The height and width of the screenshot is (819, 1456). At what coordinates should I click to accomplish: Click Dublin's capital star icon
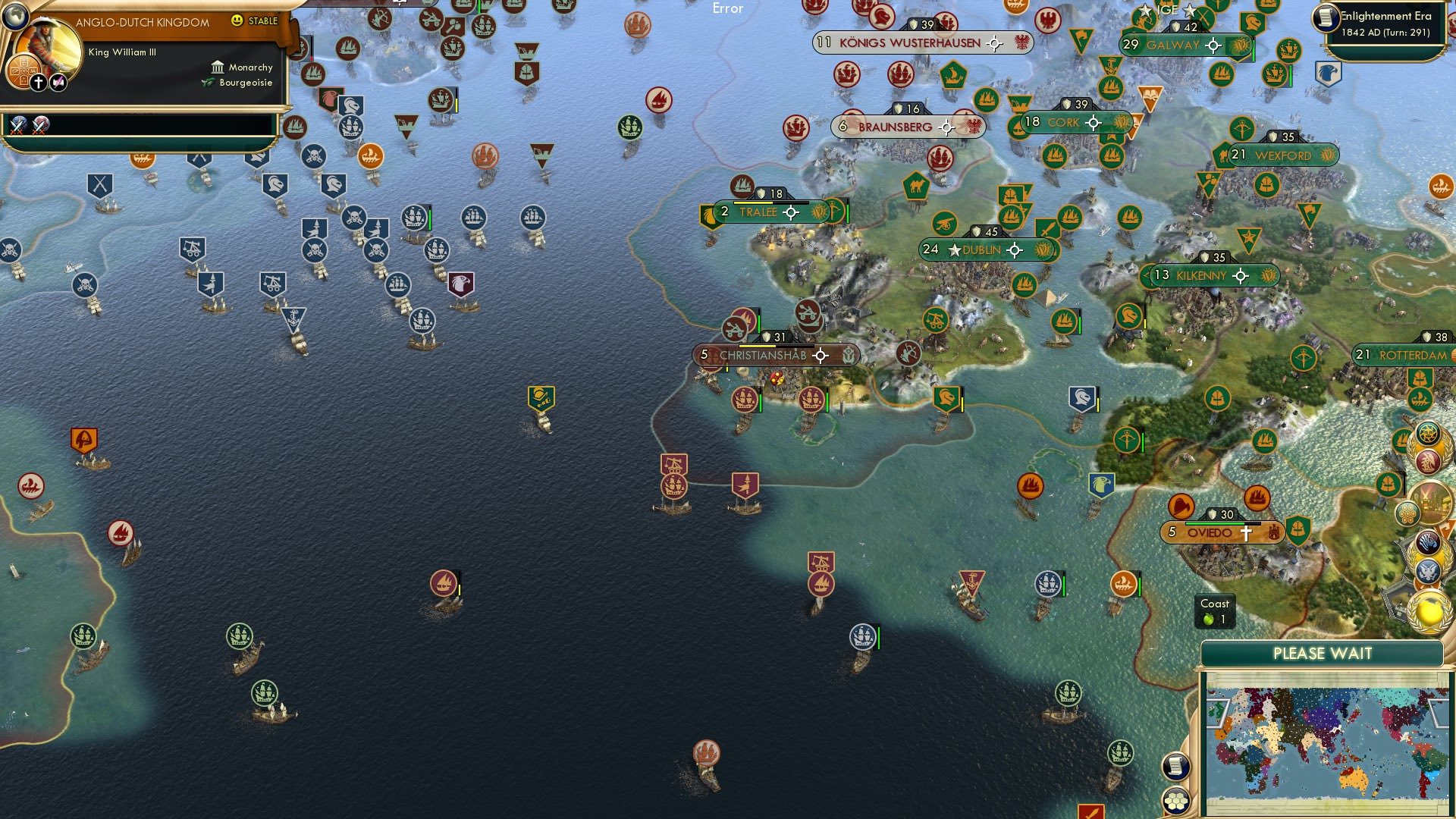954,250
